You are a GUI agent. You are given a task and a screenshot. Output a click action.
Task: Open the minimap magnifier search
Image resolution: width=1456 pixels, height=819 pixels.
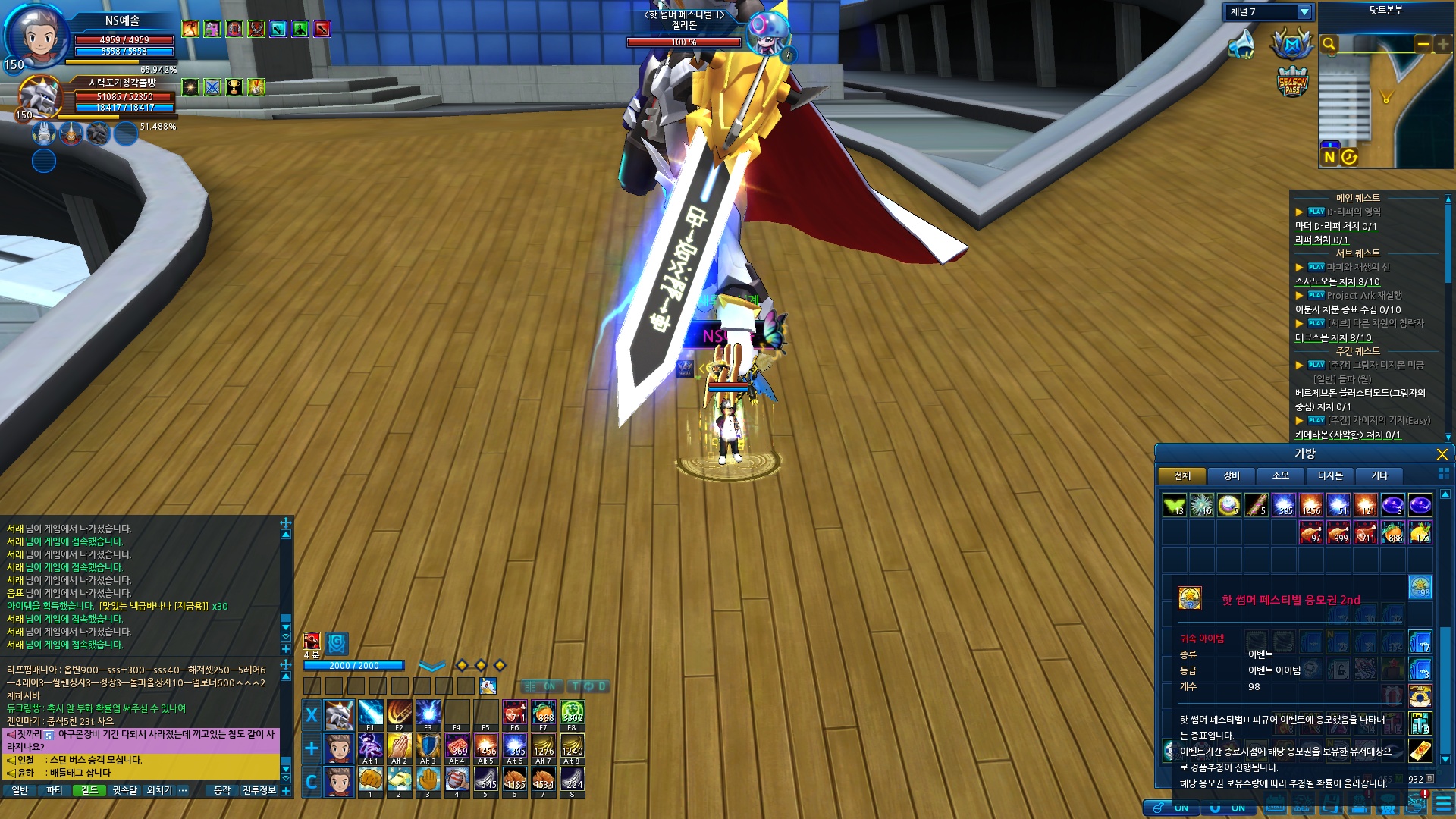(x=1329, y=44)
